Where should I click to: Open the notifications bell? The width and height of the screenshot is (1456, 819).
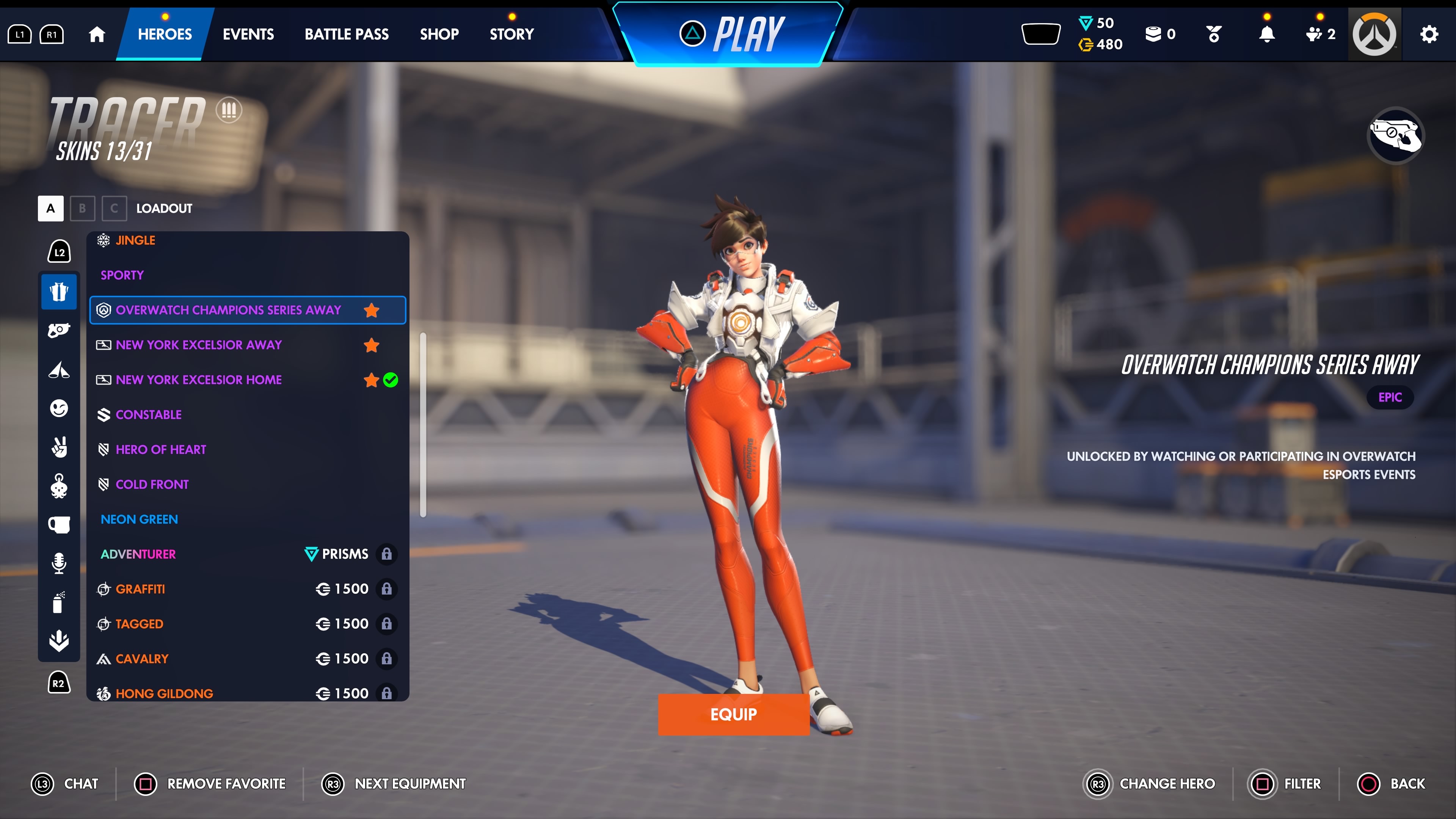pyautogui.click(x=1267, y=34)
